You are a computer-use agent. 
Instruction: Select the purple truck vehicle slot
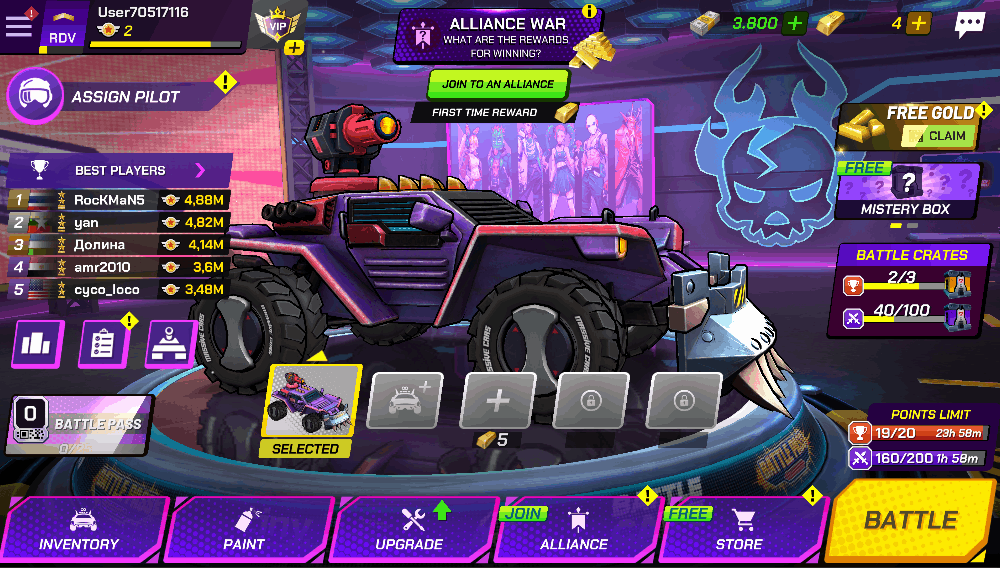pos(314,402)
